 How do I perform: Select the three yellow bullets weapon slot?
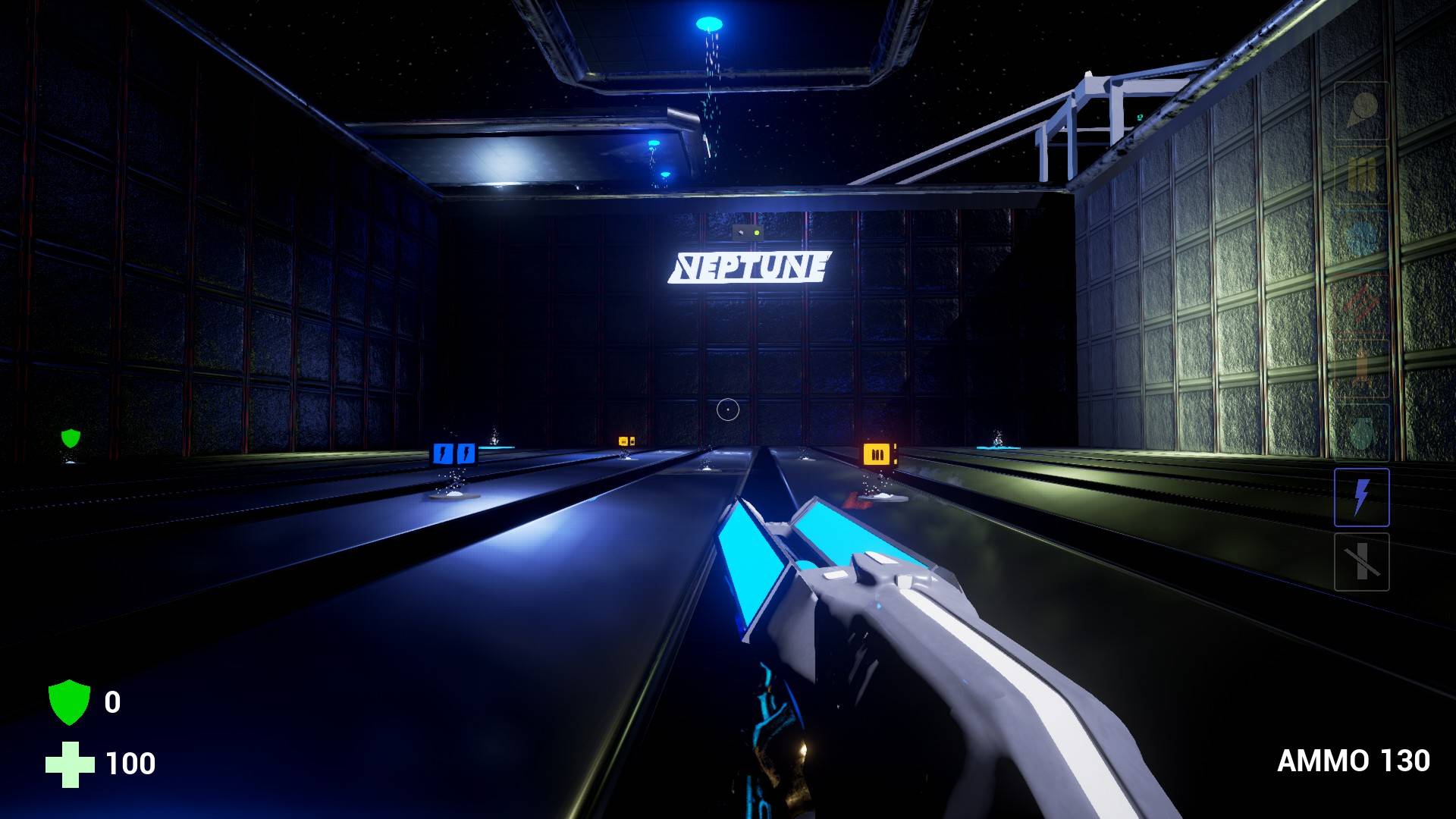pos(1361,174)
